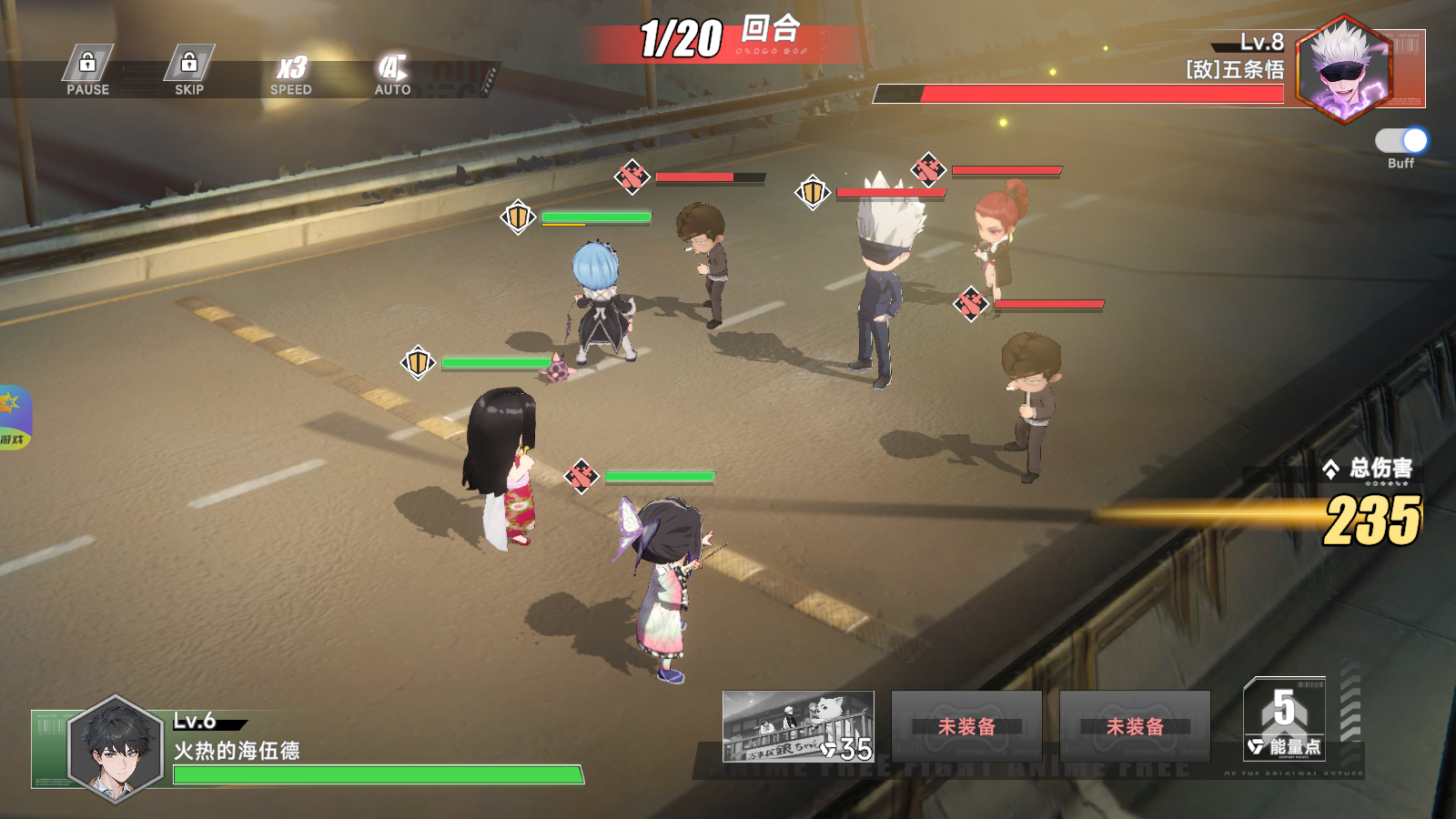Viewport: 1456px width, 819px height.
Task: Open the game overlay badge at left edge
Action: click(x=14, y=418)
